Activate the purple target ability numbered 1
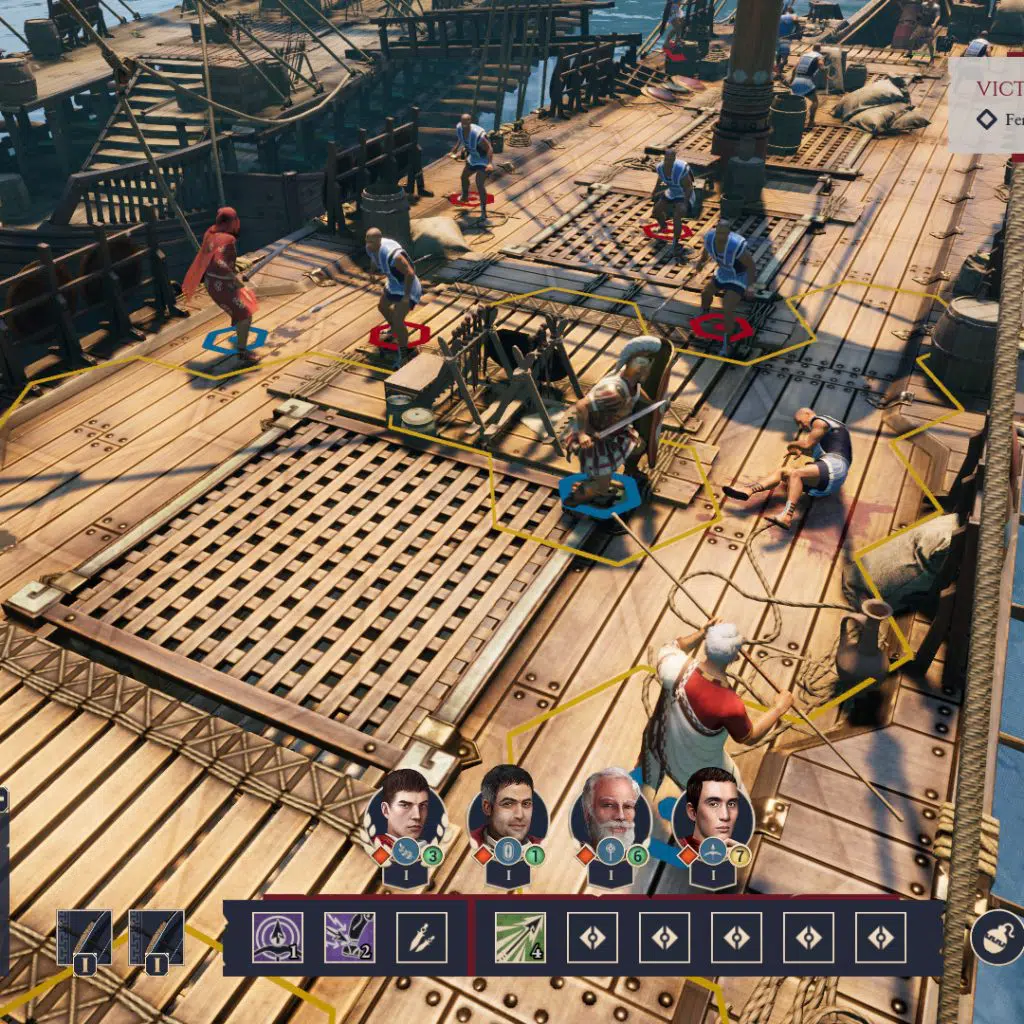 pos(277,937)
